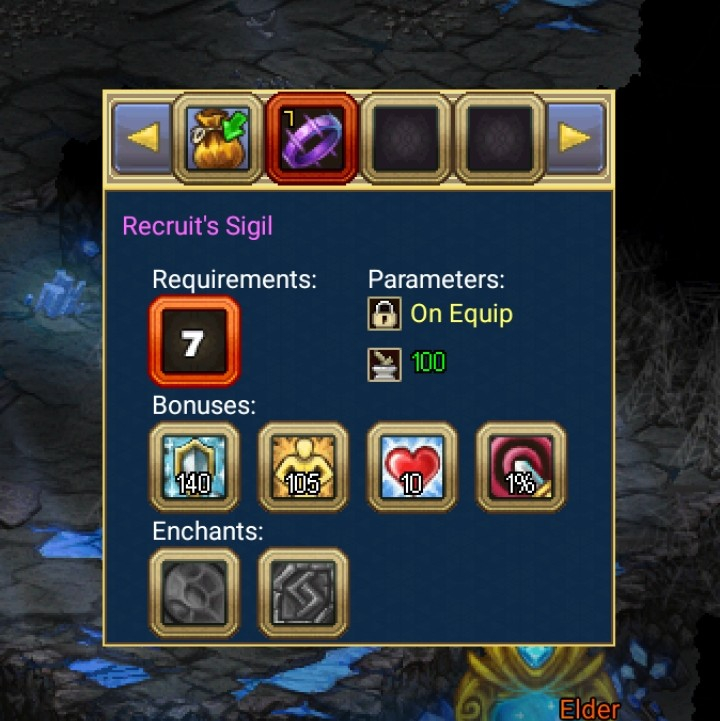Select the purple Recruit's Sigil ring slot

coord(312,137)
